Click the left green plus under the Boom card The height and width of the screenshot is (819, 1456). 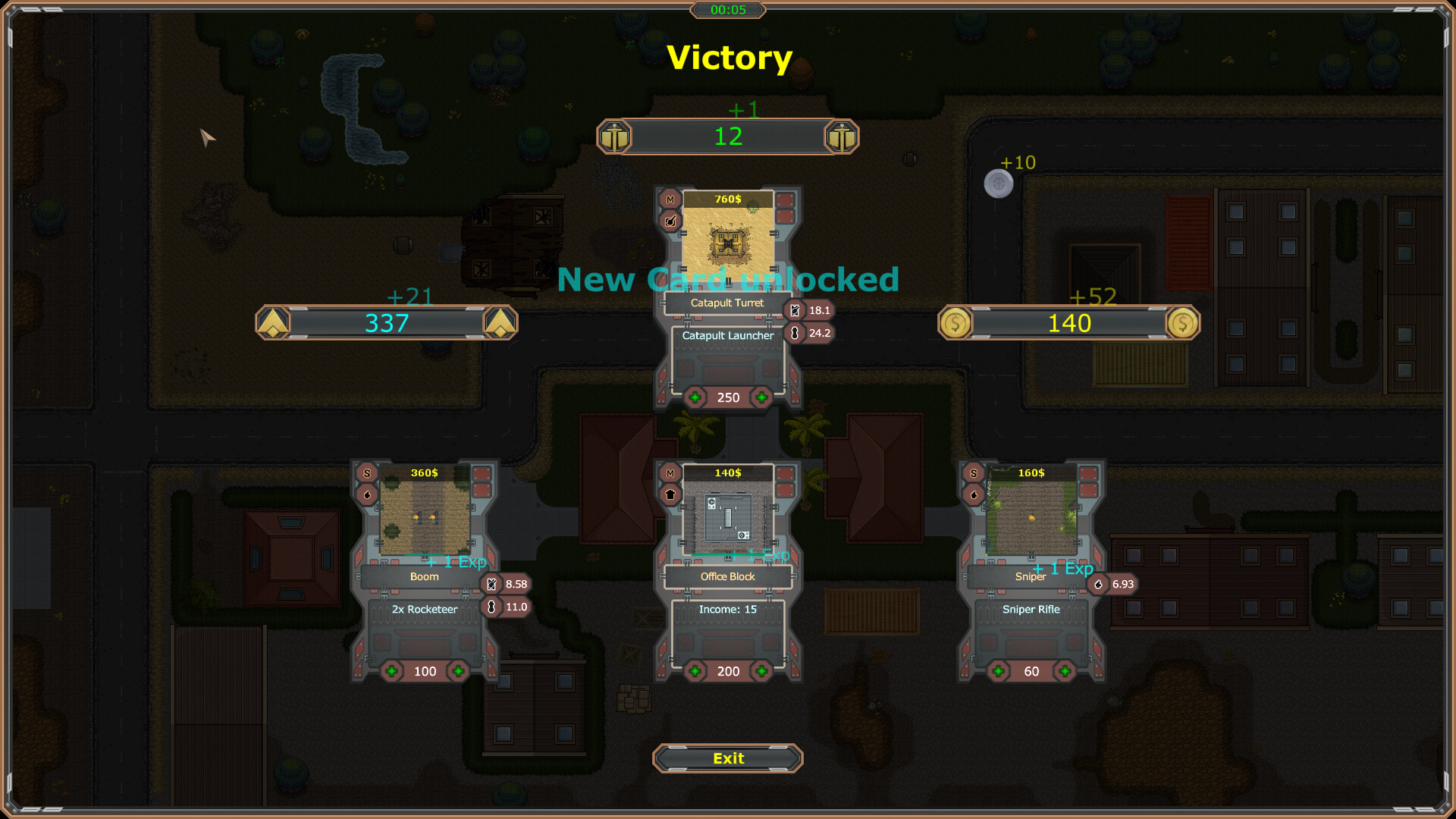coord(390,671)
